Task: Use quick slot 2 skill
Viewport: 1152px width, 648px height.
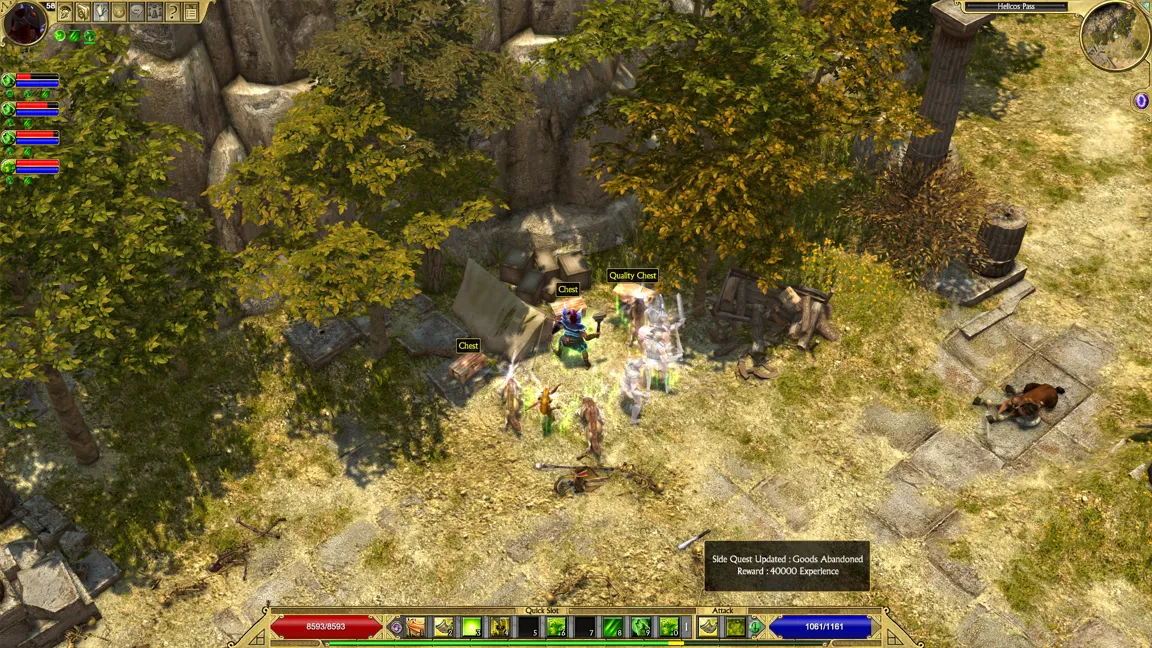Action: (443, 627)
